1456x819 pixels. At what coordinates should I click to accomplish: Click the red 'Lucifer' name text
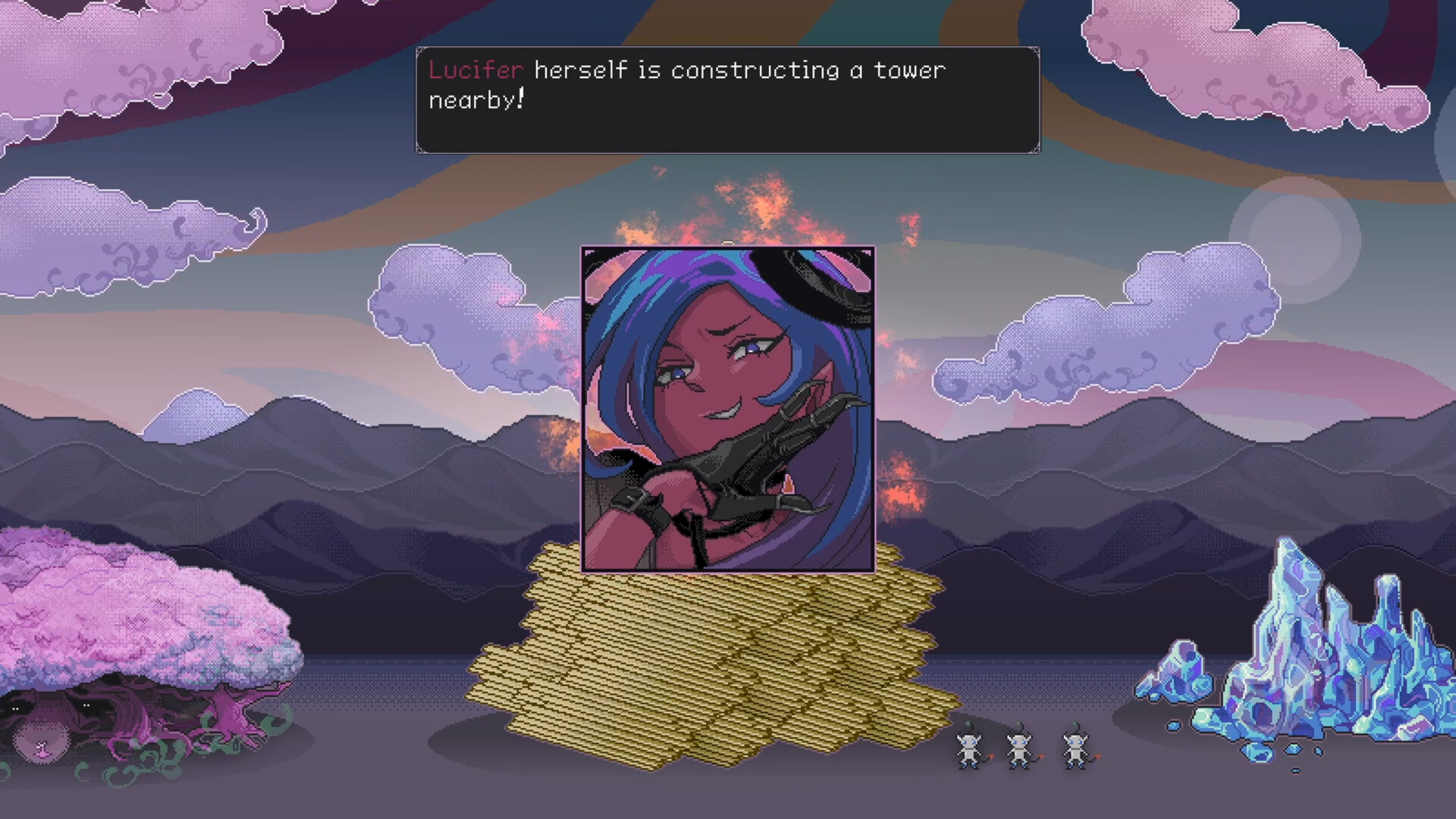[474, 71]
